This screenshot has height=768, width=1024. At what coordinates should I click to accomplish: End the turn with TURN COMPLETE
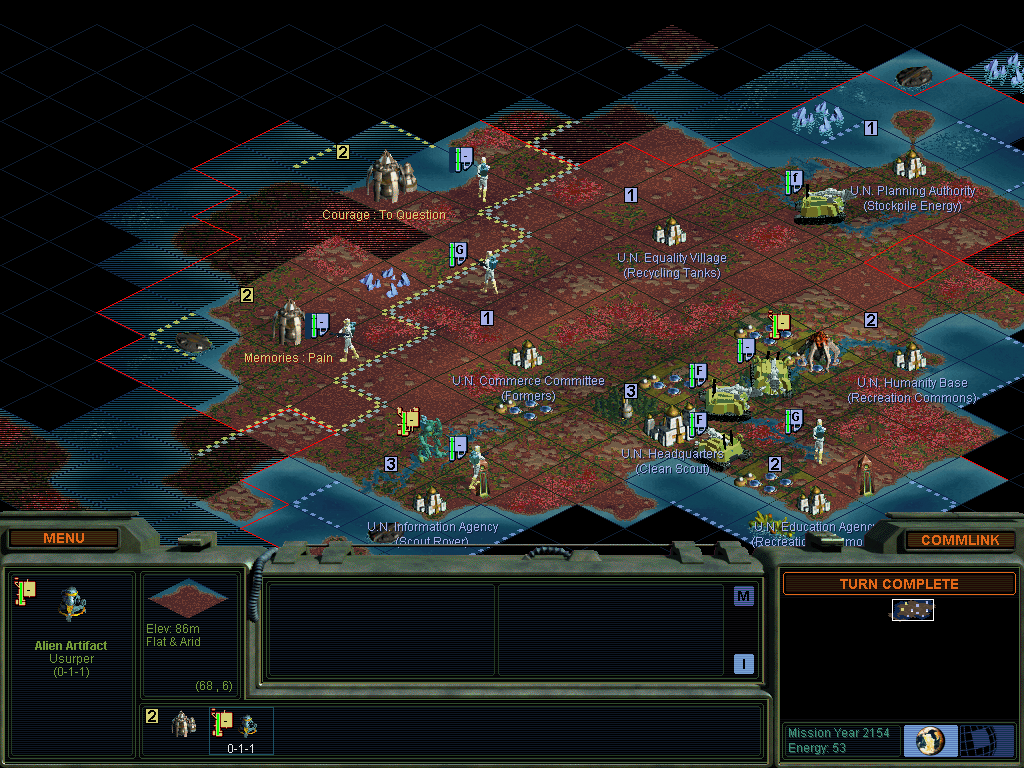point(898,584)
